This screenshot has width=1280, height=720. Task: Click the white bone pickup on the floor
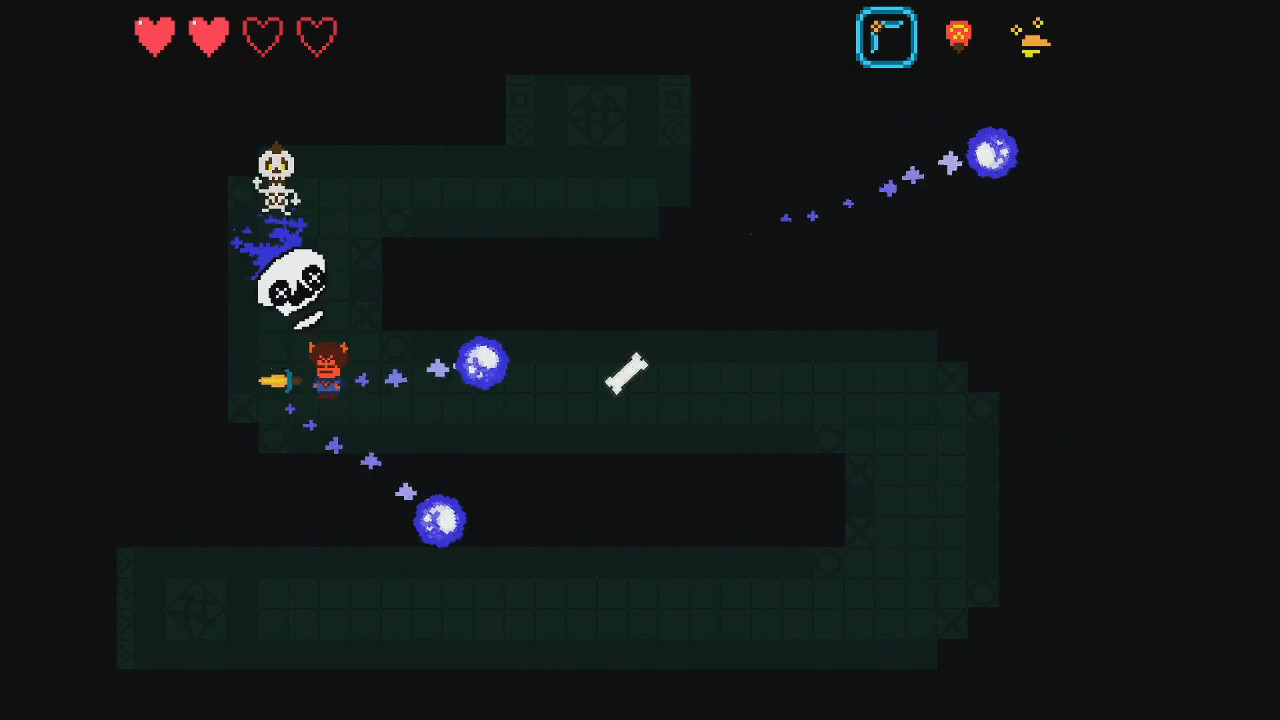point(627,375)
